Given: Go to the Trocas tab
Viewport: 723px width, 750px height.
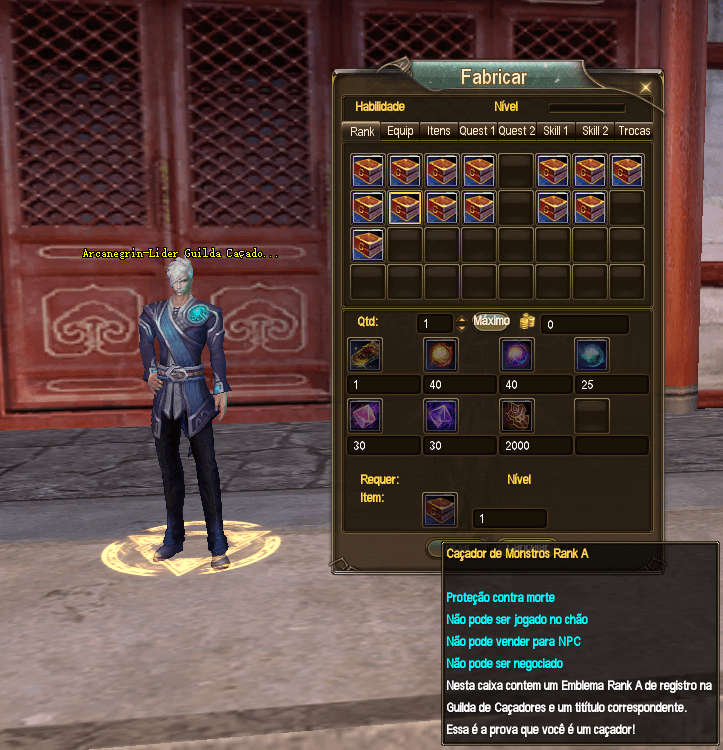Looking at the screenshot, I should point(634,131).
